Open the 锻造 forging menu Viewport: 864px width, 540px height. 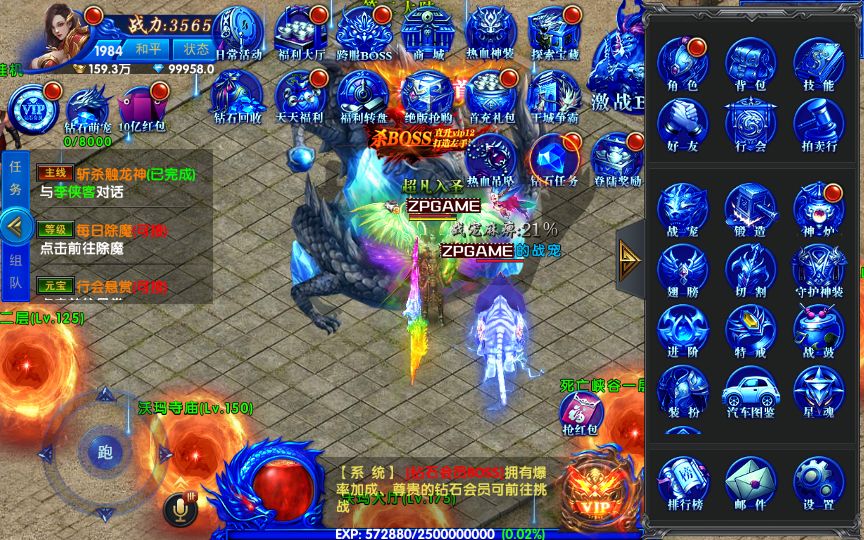tap(751, 208)
